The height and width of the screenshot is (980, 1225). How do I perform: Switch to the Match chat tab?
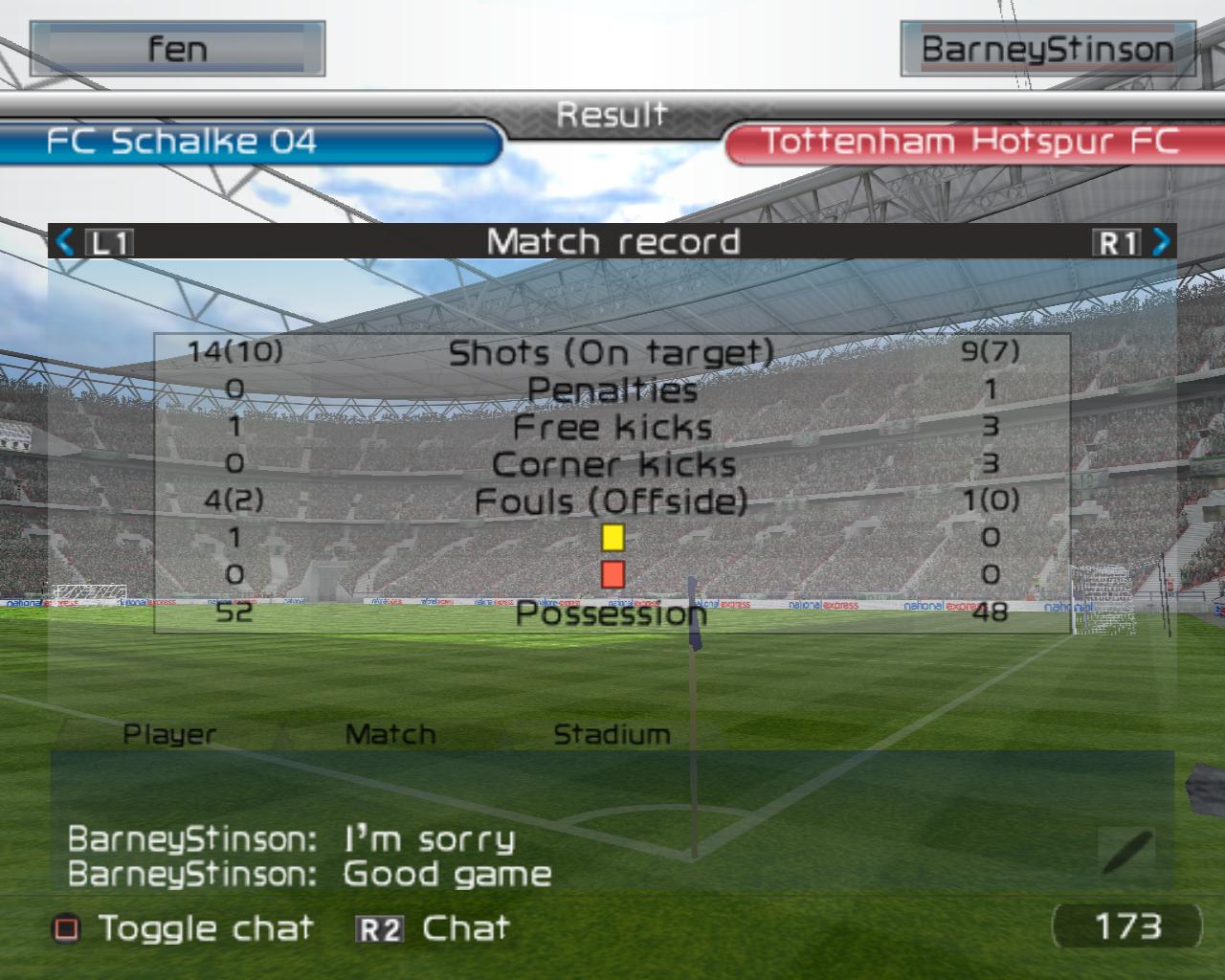click(390, 734)
